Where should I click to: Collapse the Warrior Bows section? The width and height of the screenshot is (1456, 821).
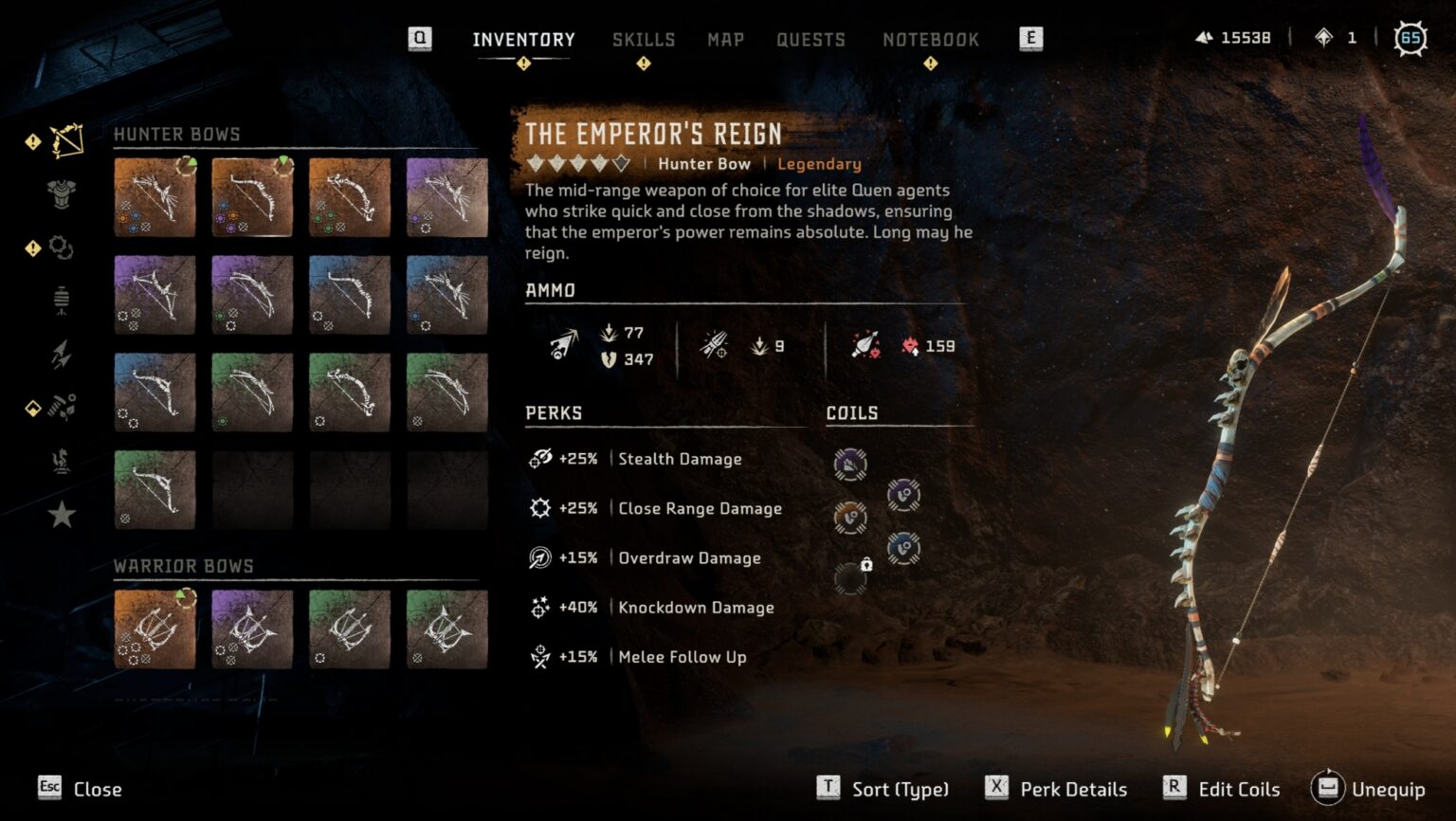(x=183, y=565)
